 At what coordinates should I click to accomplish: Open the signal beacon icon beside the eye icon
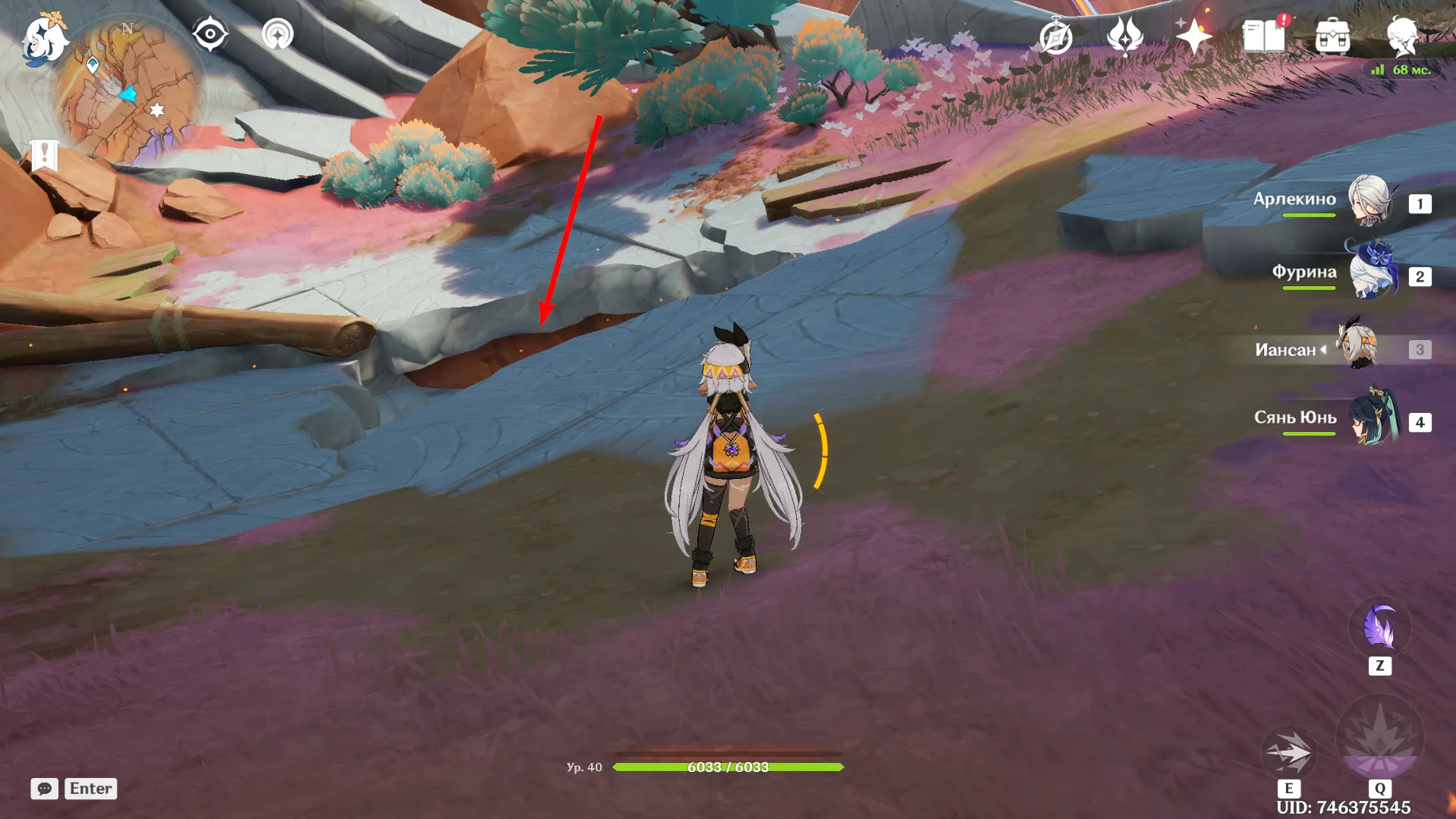click(x=278, y=35)
